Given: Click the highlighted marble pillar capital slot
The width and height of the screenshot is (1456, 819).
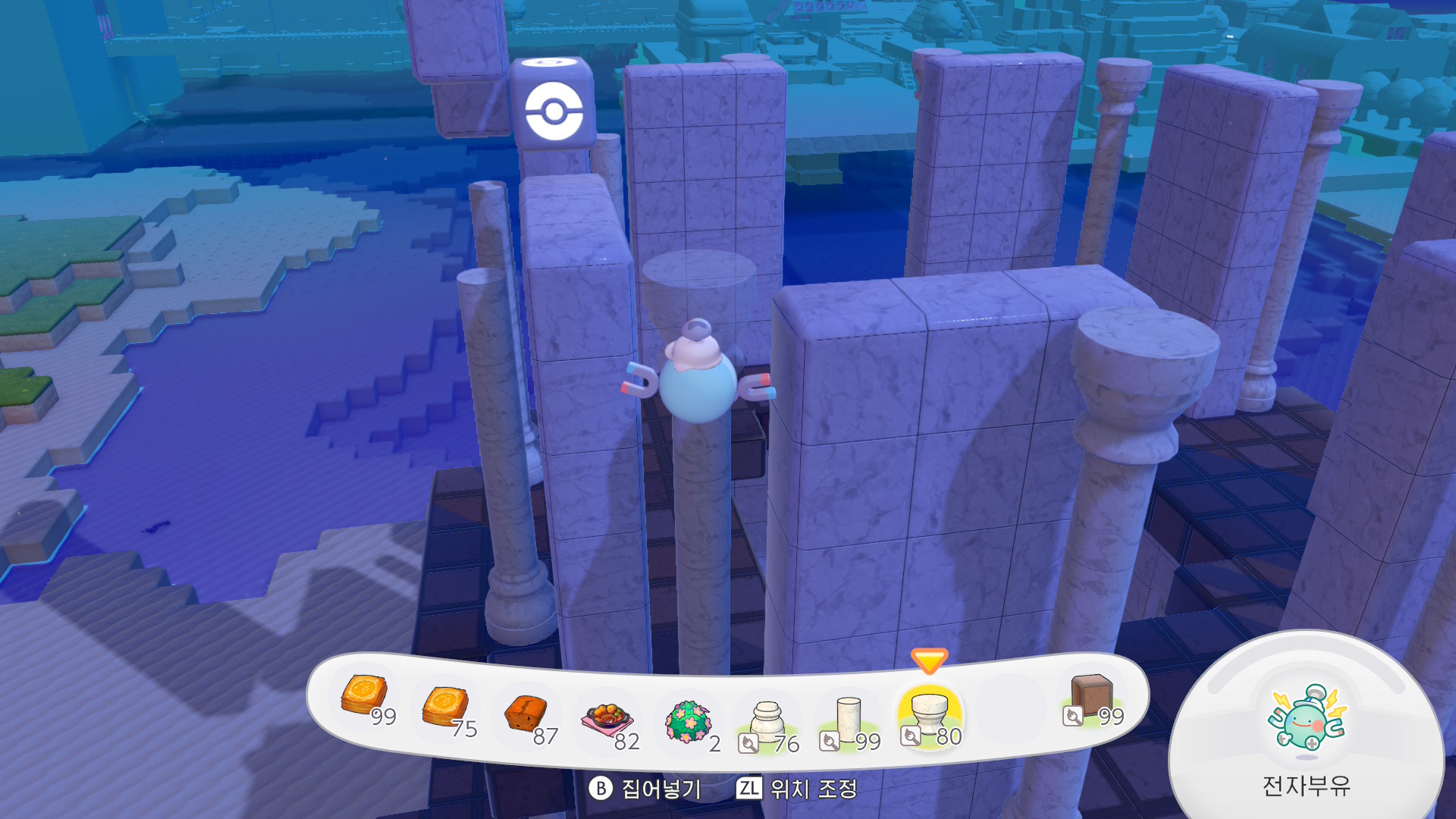Looking at the screenshot, I should coord(929,716).
